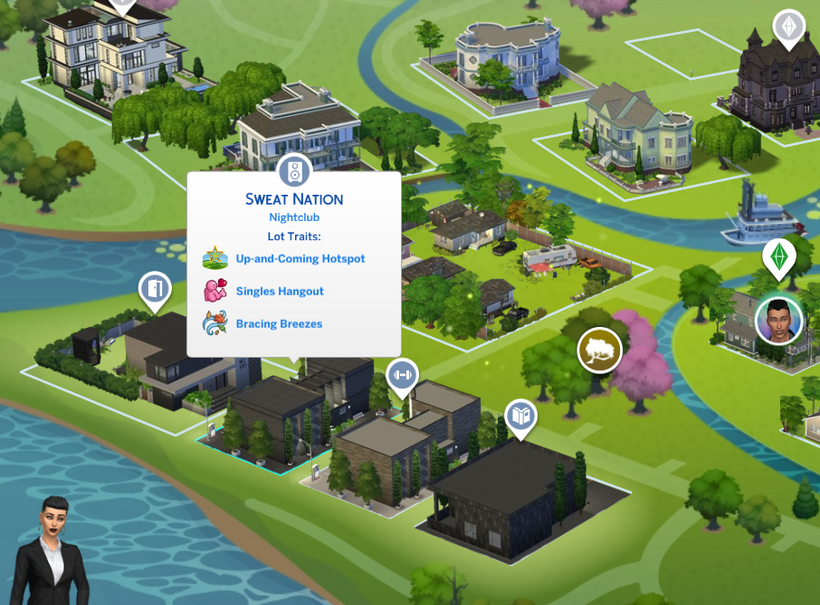
Task: Open the door-icon lot marker
Action: (x=155, y=290)
